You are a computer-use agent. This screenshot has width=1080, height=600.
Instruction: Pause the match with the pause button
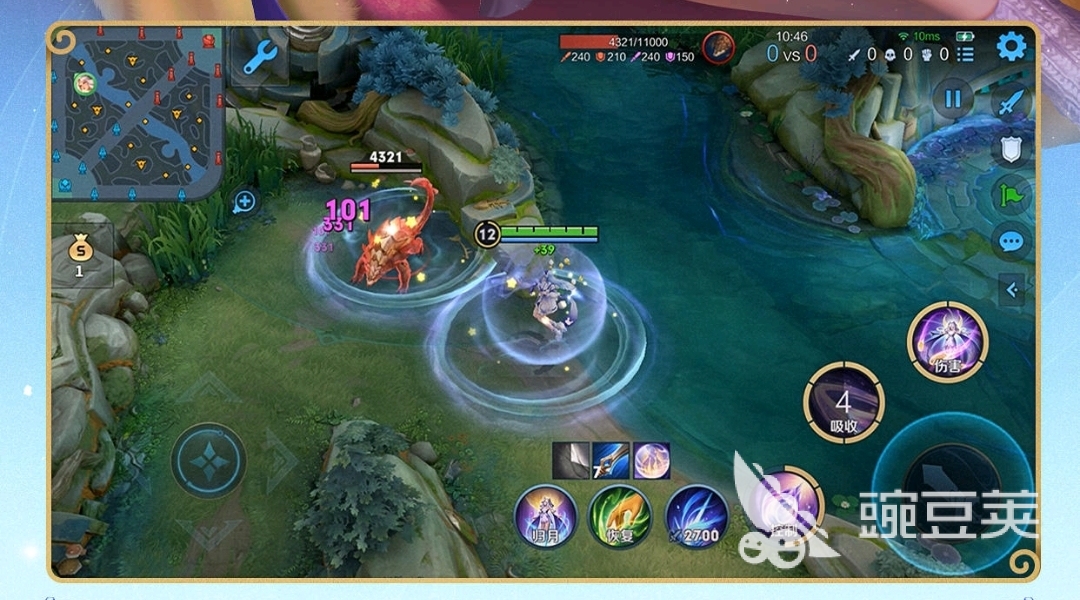coord(952,98)
